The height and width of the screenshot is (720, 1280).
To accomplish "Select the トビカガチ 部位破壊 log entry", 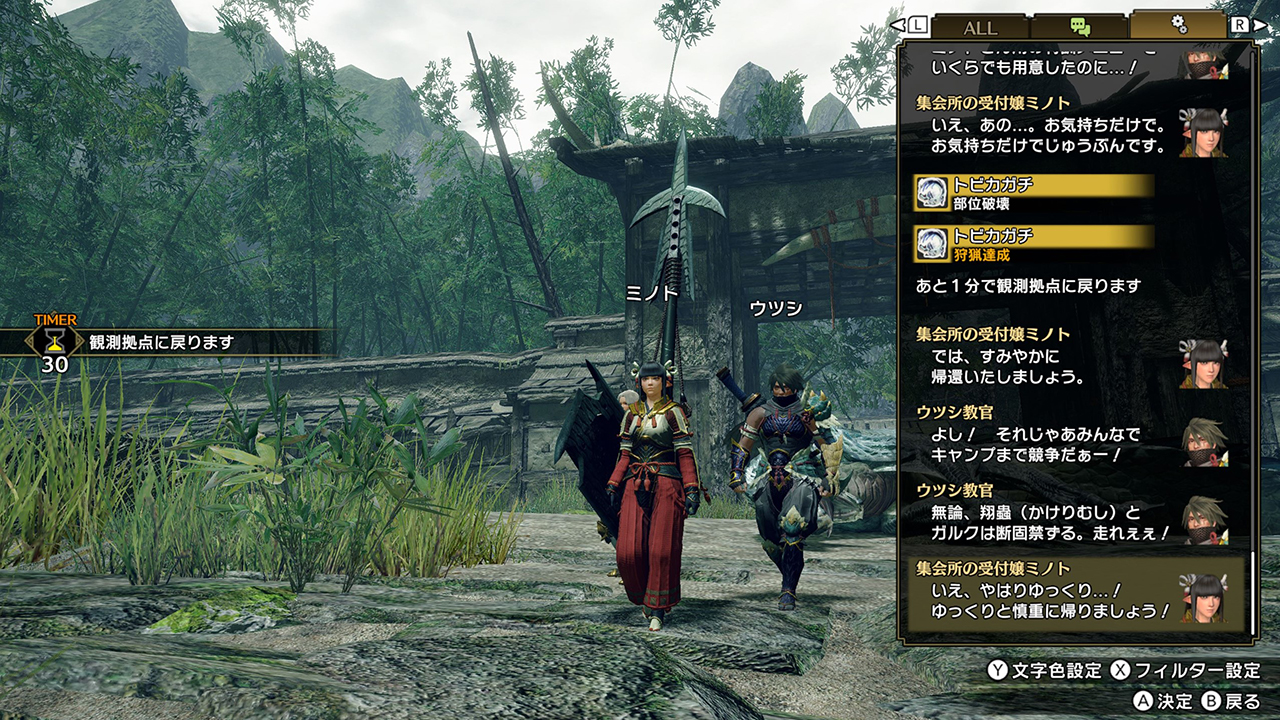I will (x=1034, y=193).
